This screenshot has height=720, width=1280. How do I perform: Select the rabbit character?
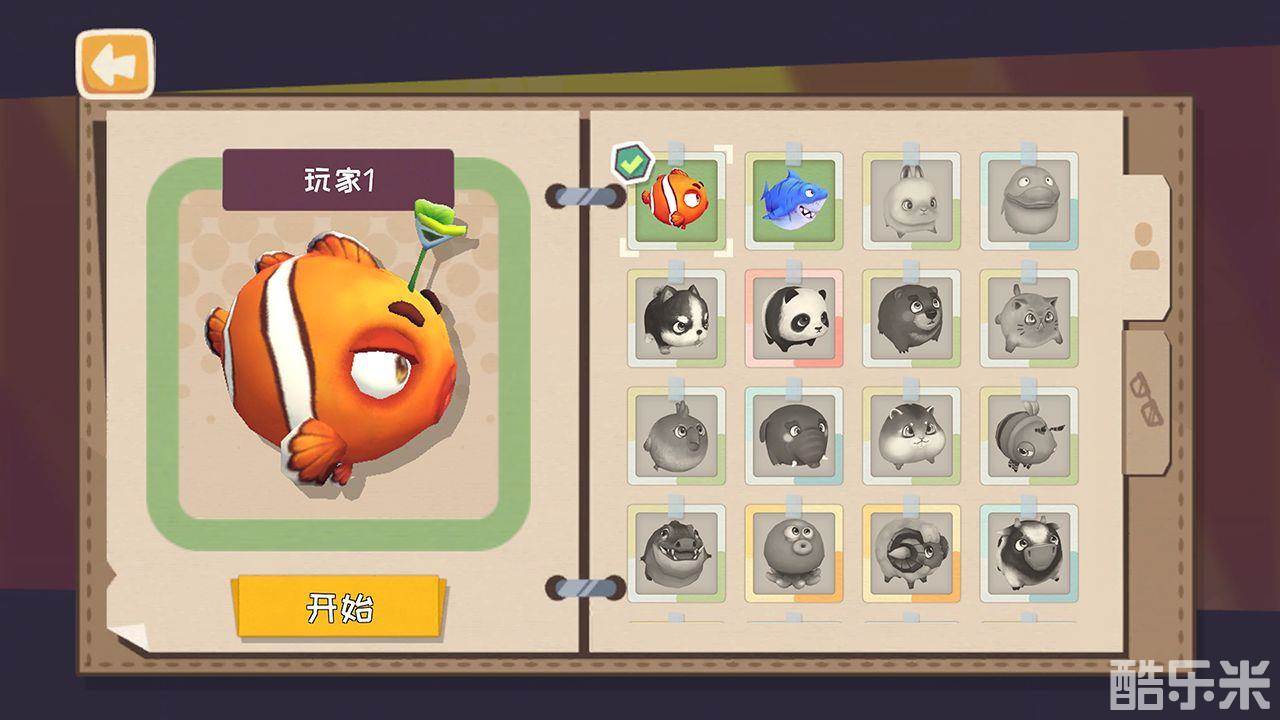pos(910,197)
